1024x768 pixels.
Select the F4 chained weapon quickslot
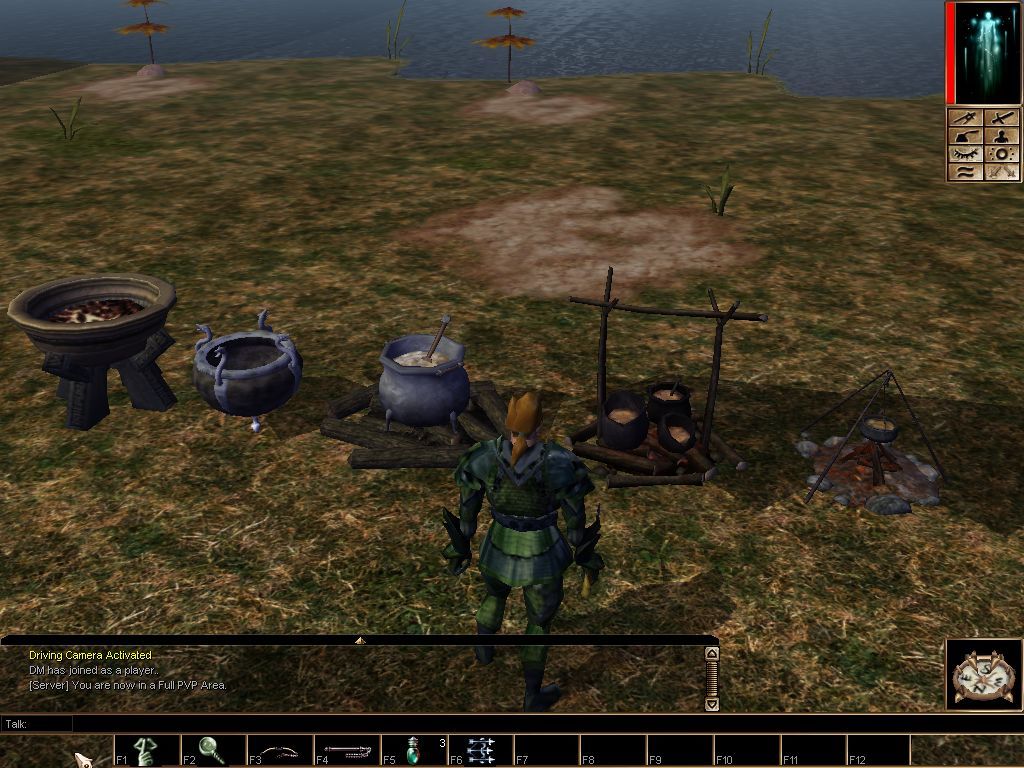[x=347, y=751]
